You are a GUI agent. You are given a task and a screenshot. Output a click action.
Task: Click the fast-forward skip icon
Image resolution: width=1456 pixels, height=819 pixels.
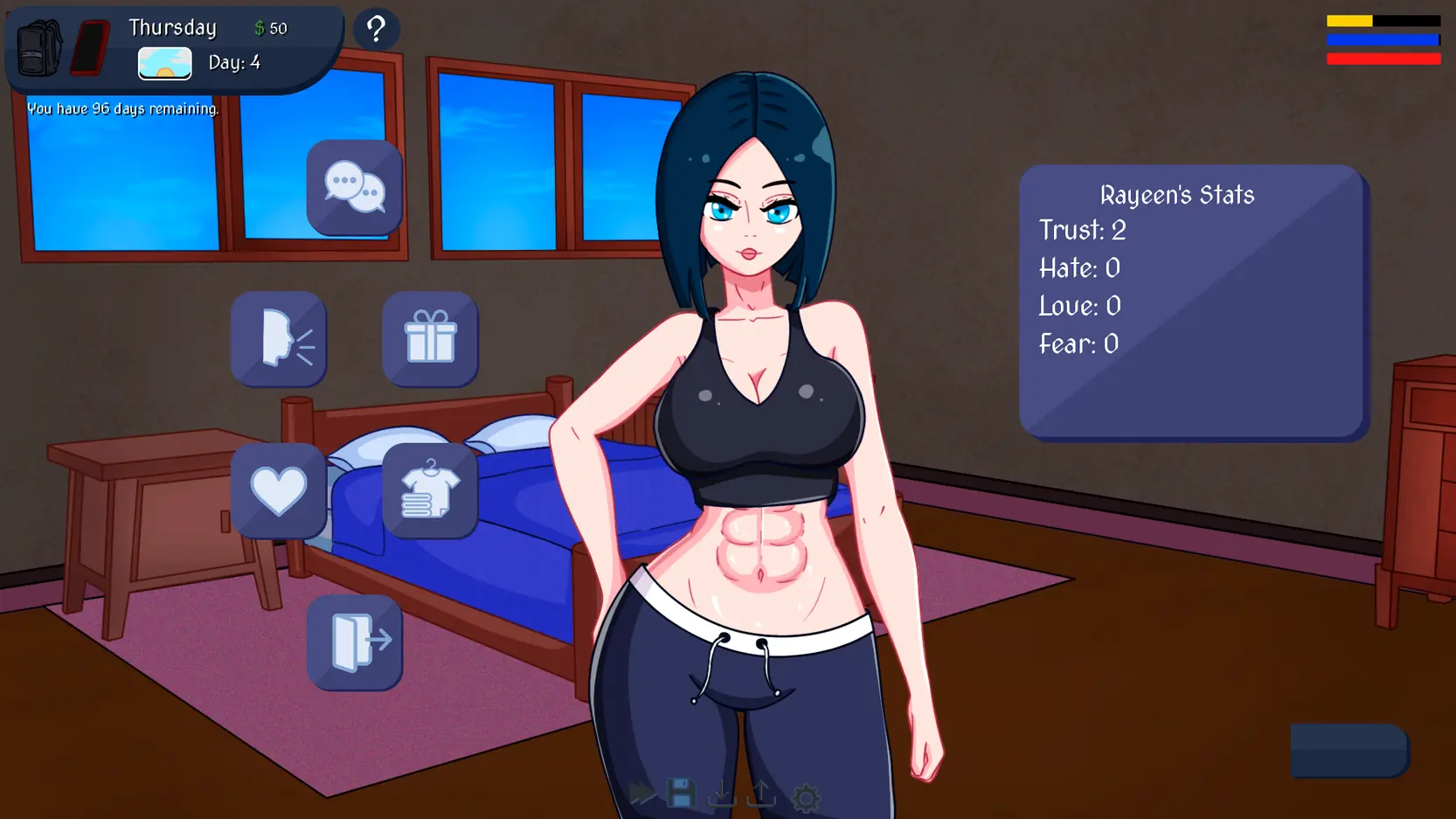point(642,795)
